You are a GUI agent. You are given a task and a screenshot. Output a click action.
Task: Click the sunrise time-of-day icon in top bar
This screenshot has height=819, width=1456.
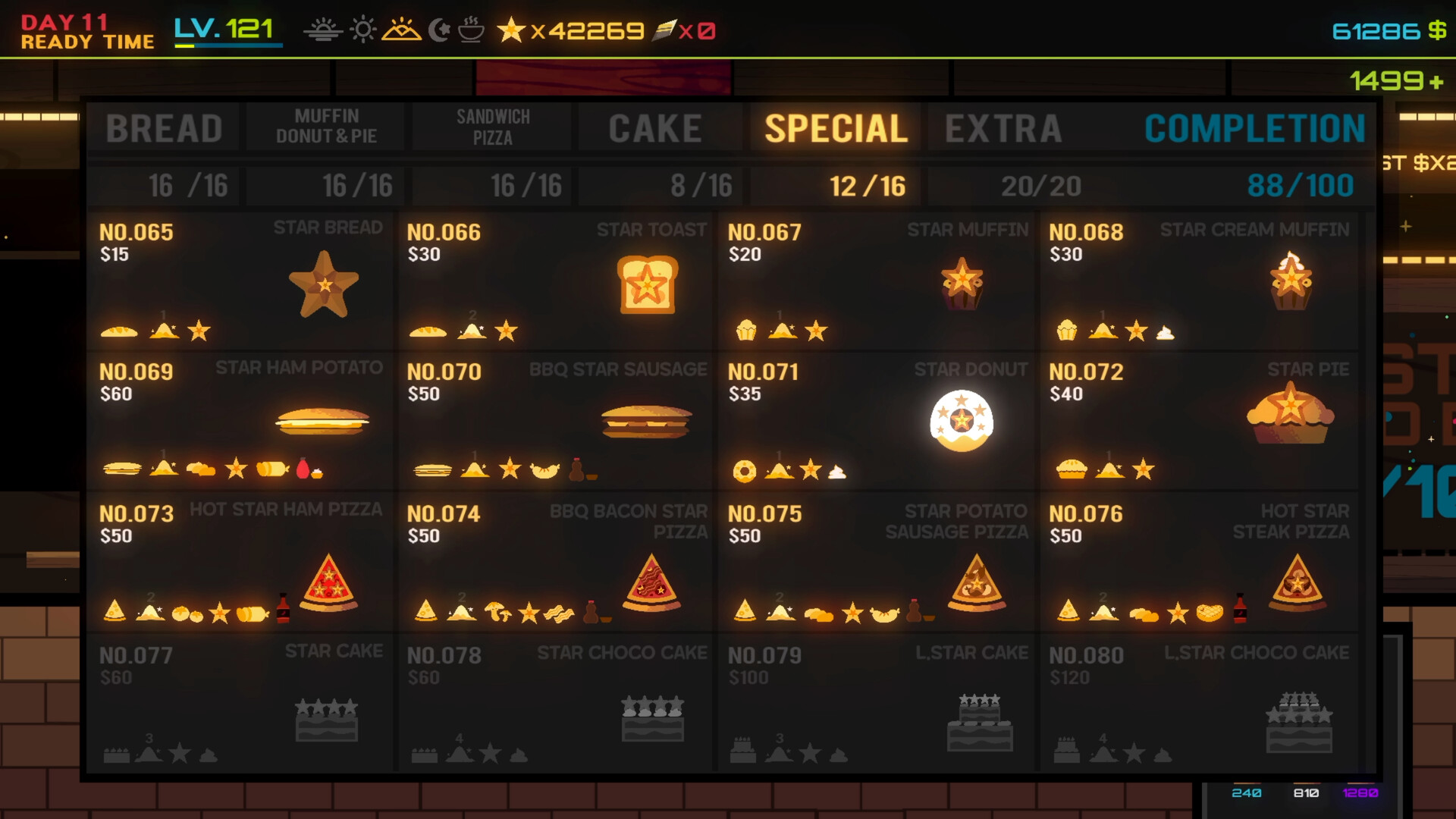pyautogui.click(x=324, y=30)
